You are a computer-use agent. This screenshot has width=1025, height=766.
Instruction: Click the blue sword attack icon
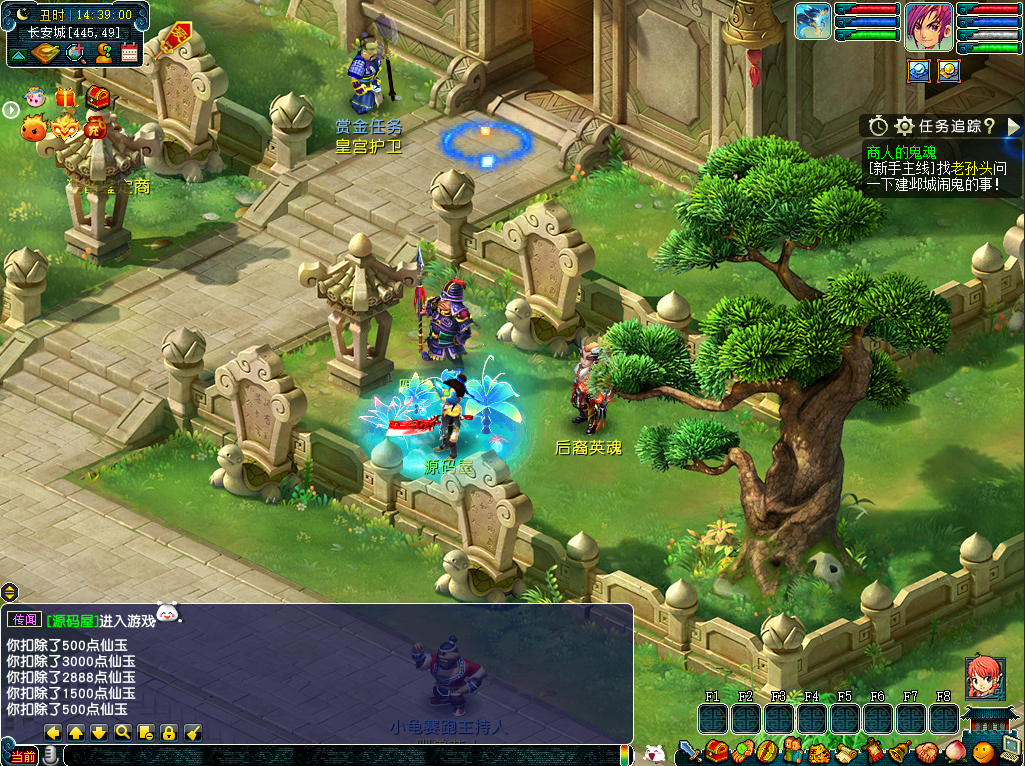tap(690, 751)
